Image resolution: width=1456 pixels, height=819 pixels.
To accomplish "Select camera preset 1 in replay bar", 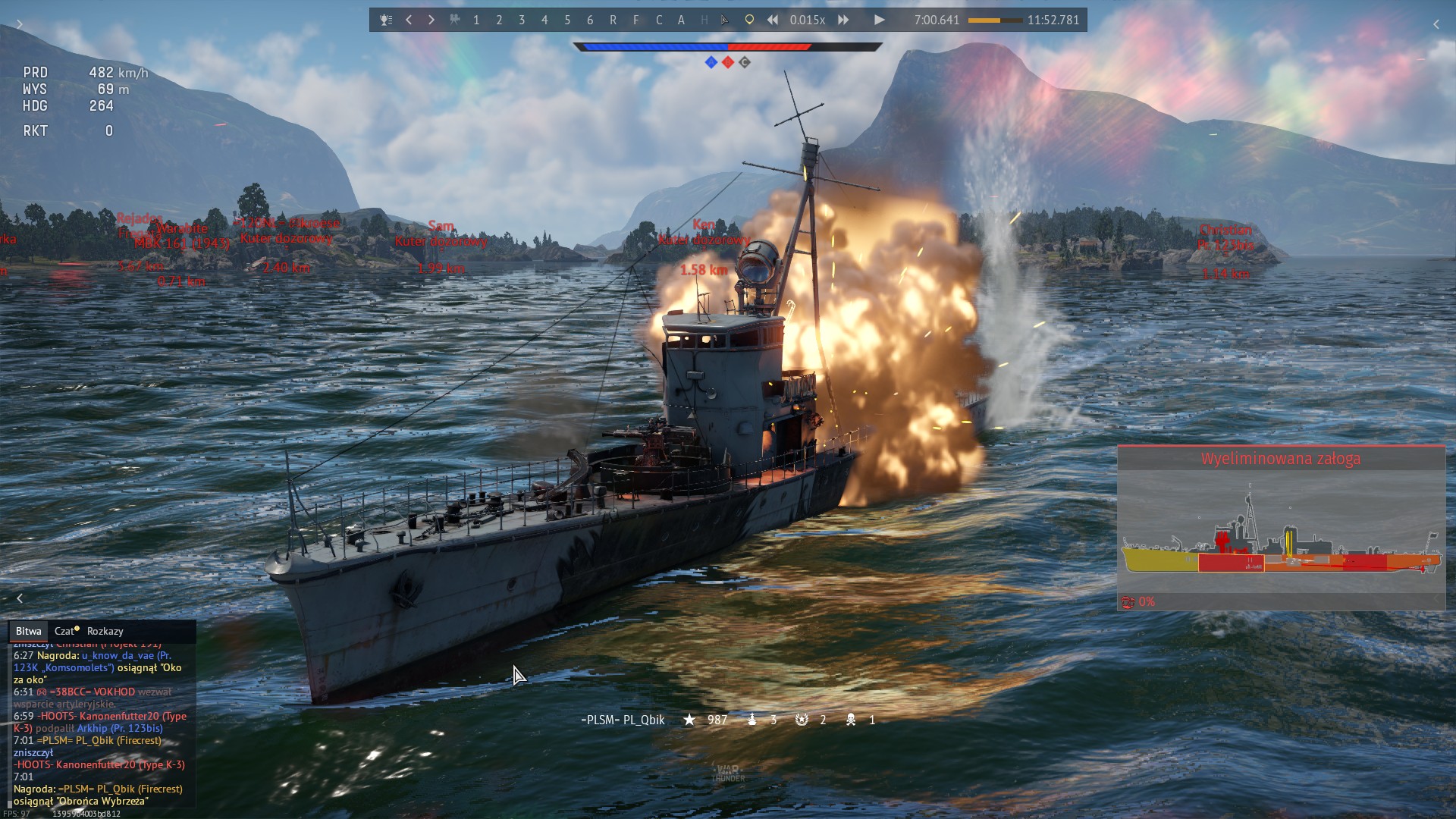I will 476,20.
